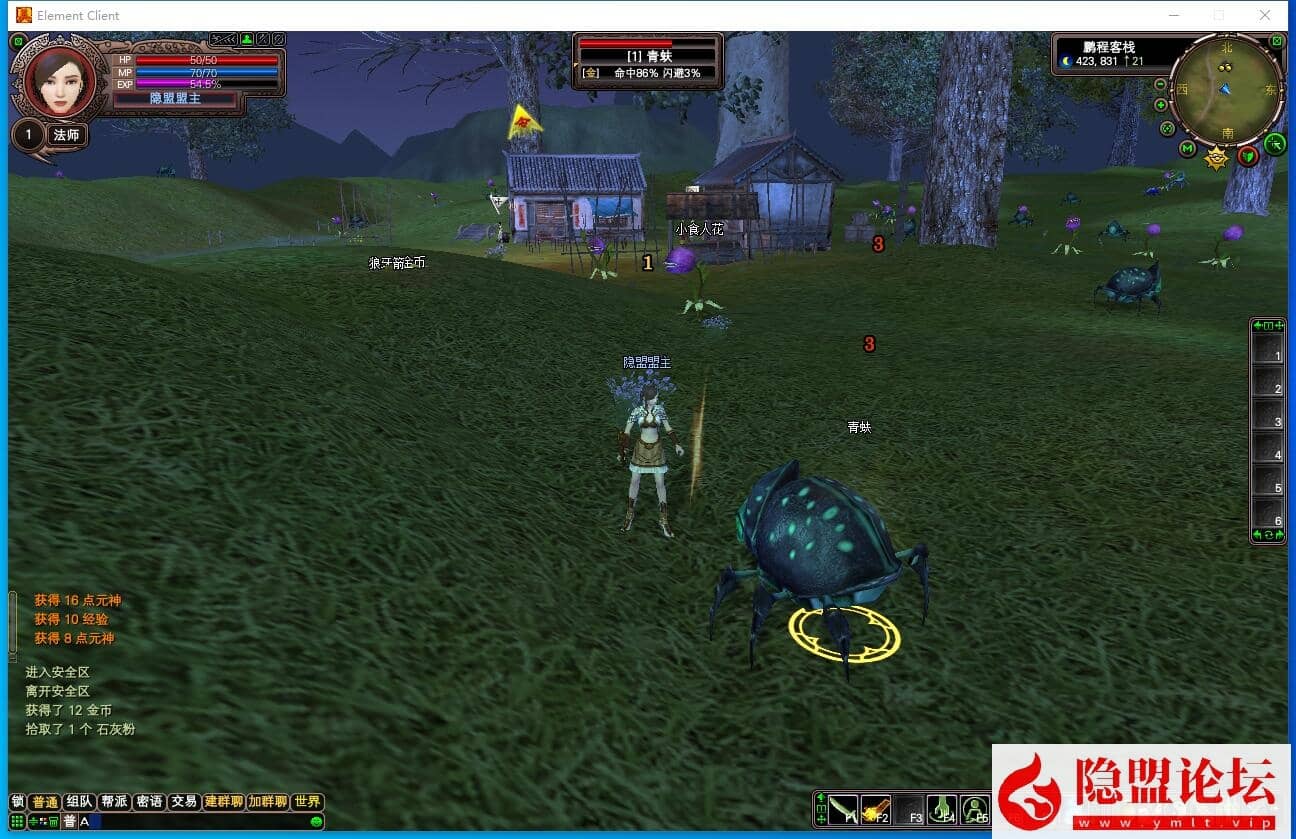Switch to the 组队 chat tab
The height and width of the screenshot is (839, 1296).
point(79,800)
